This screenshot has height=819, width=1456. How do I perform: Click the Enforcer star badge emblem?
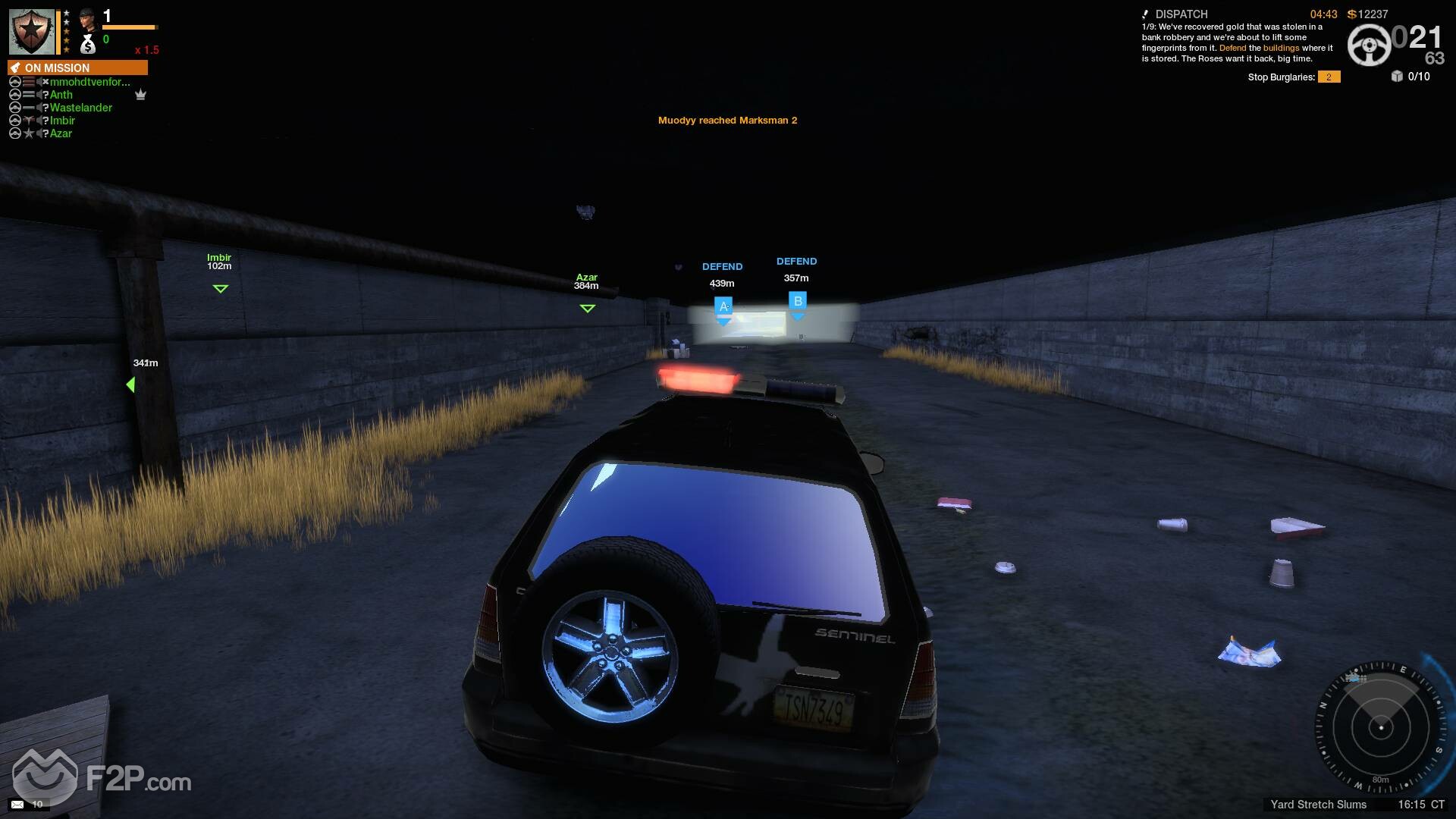[32, 32]
